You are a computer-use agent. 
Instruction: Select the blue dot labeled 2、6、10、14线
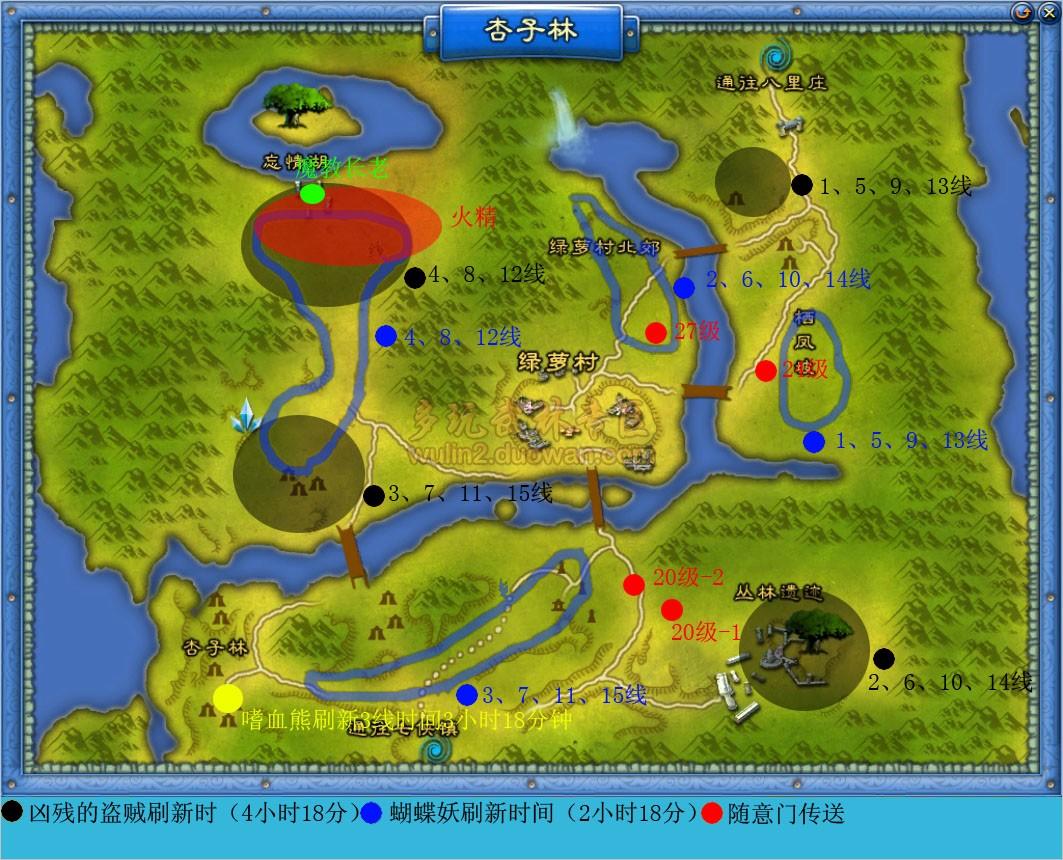[684, 288]
